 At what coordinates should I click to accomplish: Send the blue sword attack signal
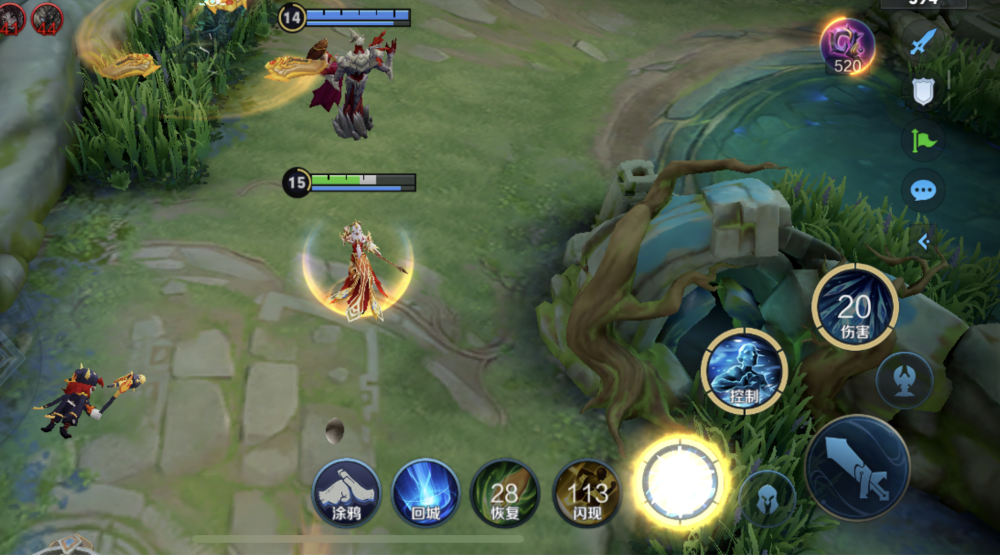(x=924, y=42)
